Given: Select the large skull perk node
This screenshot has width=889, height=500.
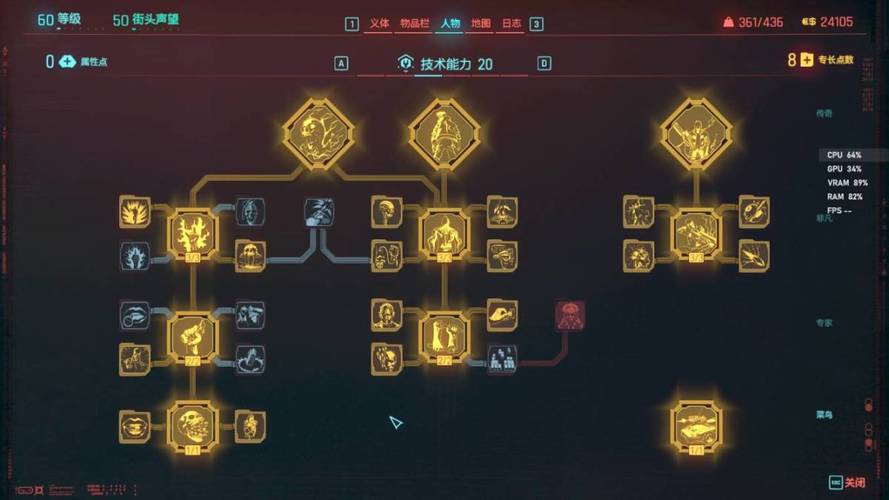Looking at the screenshot, I should [193, 426].
